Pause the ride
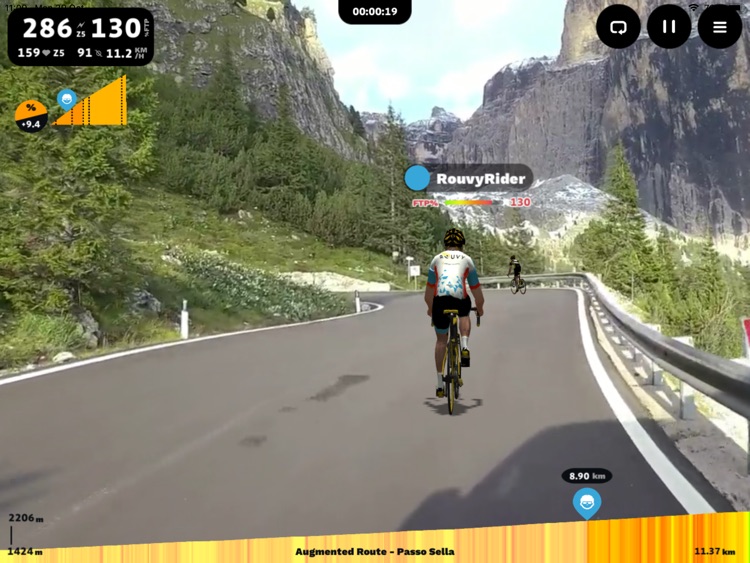This screenshot has height=563, width=750. 669,27
